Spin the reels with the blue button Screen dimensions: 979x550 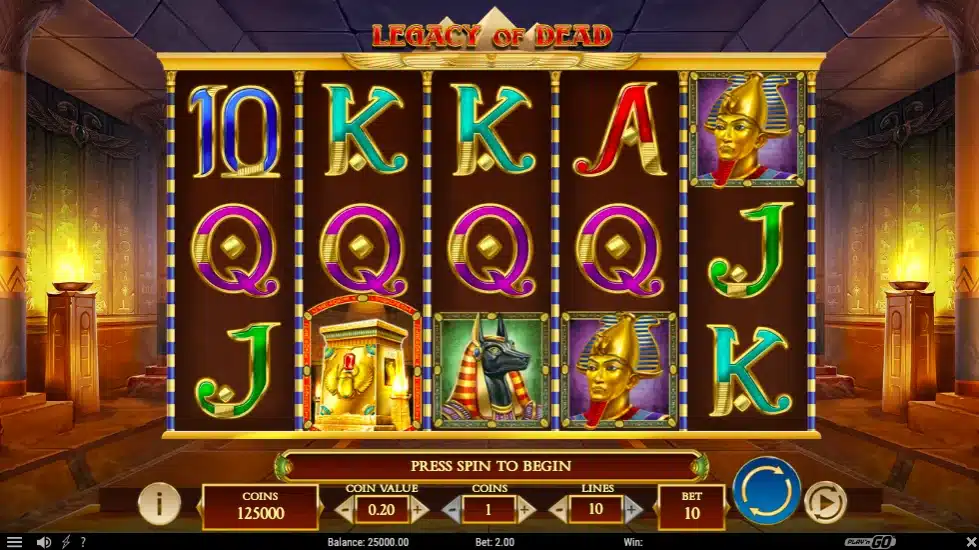pos(766,490)
